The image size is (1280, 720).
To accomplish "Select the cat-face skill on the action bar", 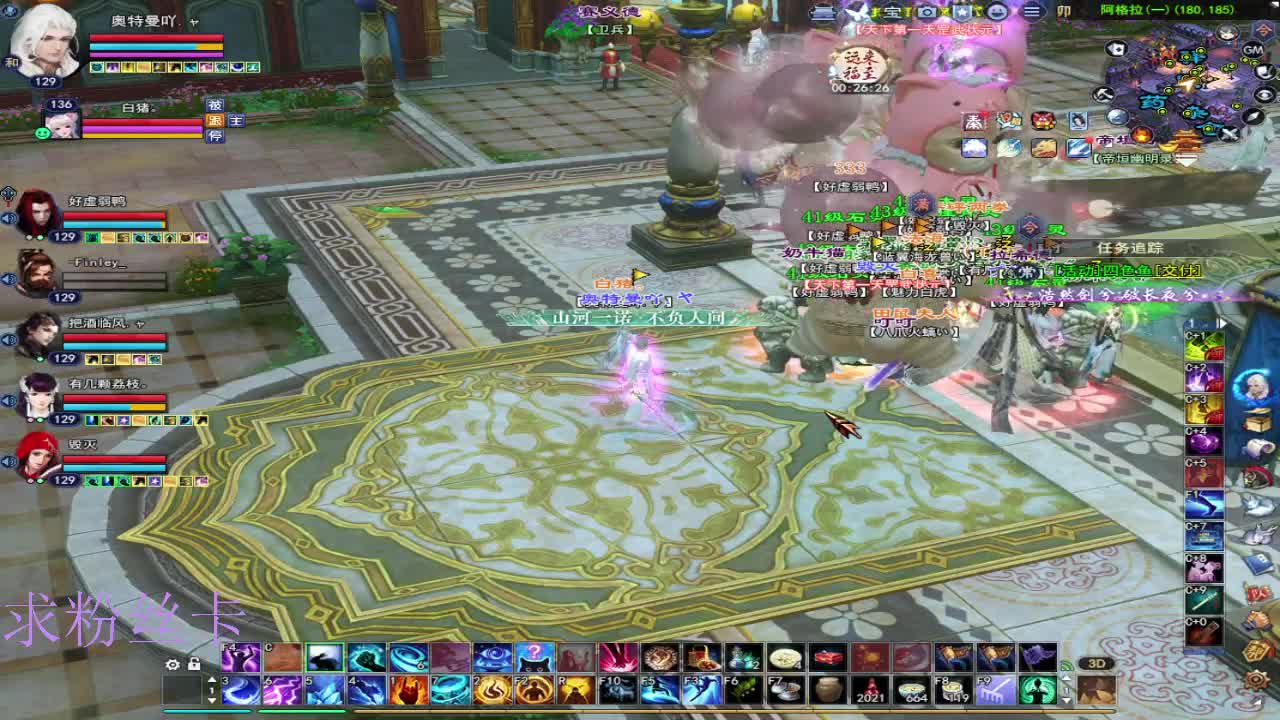I will point(535,659).
